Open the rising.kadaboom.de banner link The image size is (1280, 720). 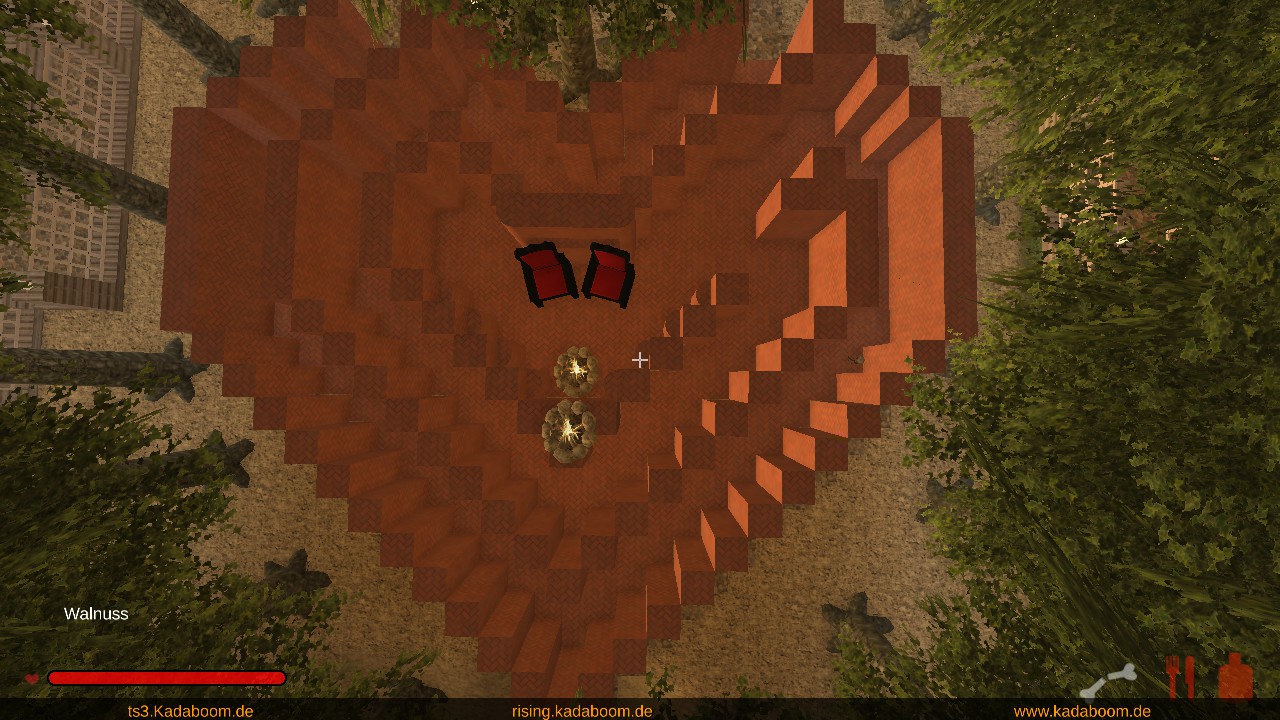(582, 711)
